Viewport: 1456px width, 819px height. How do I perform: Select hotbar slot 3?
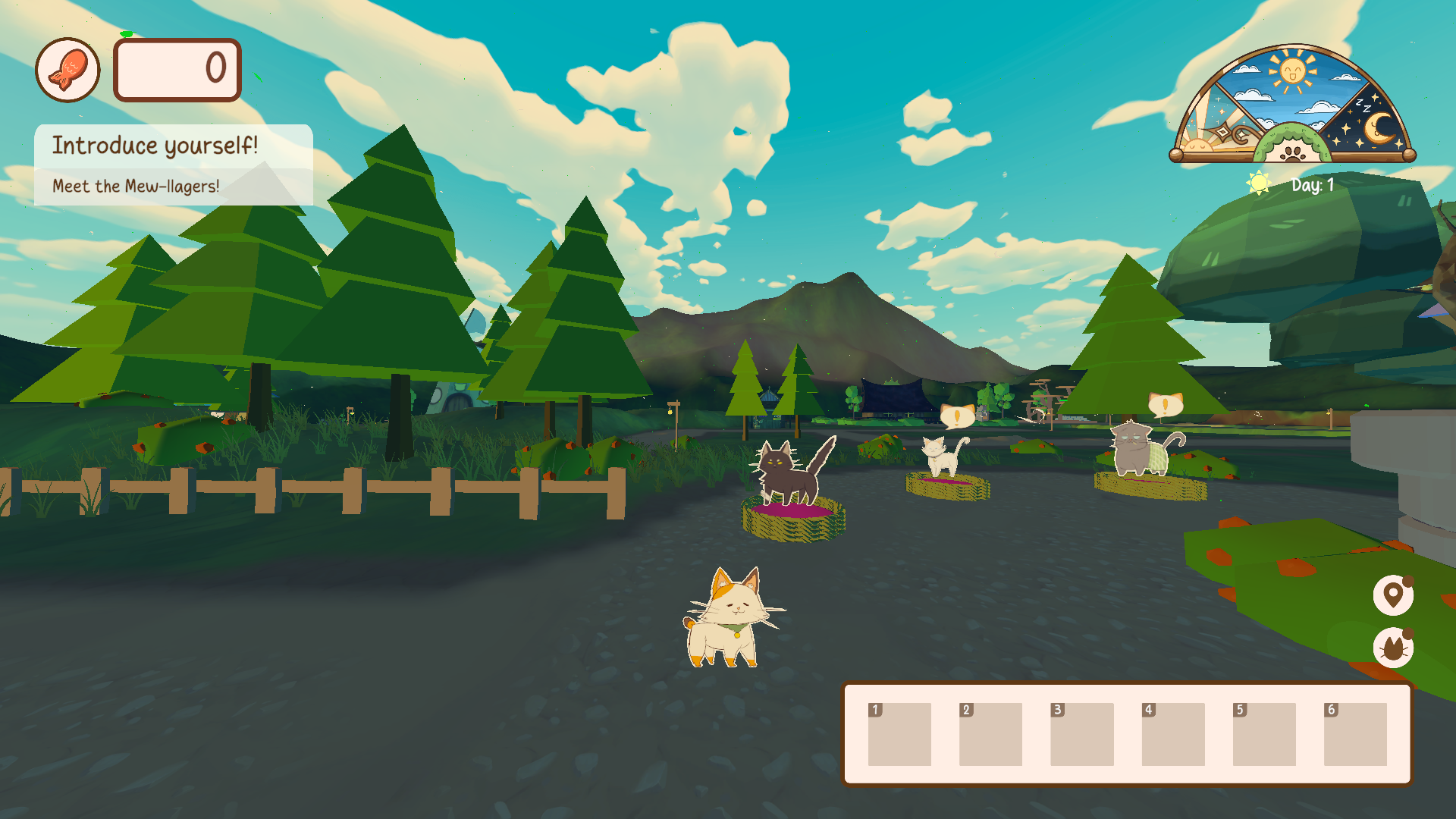click(1082, 736)
